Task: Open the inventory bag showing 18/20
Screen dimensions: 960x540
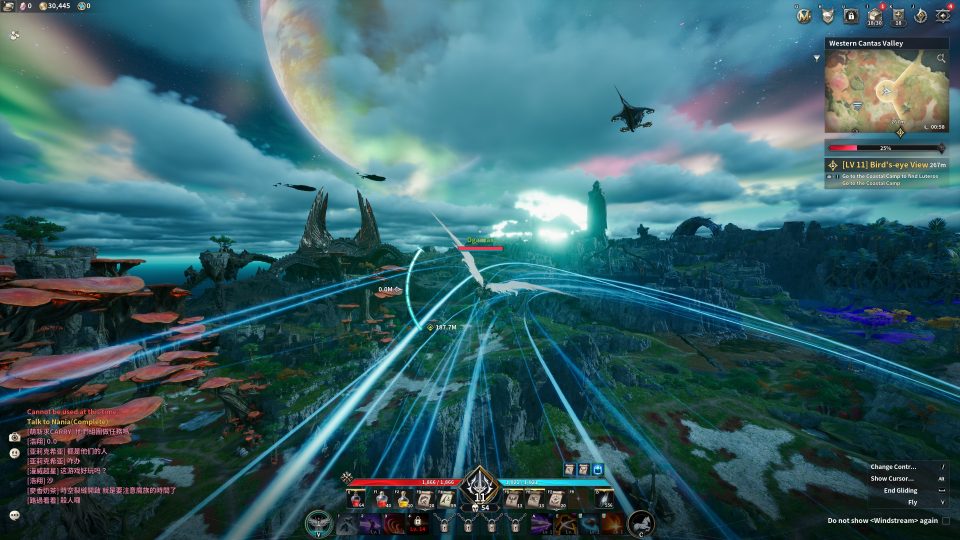Action: click(x=873, y=15)
